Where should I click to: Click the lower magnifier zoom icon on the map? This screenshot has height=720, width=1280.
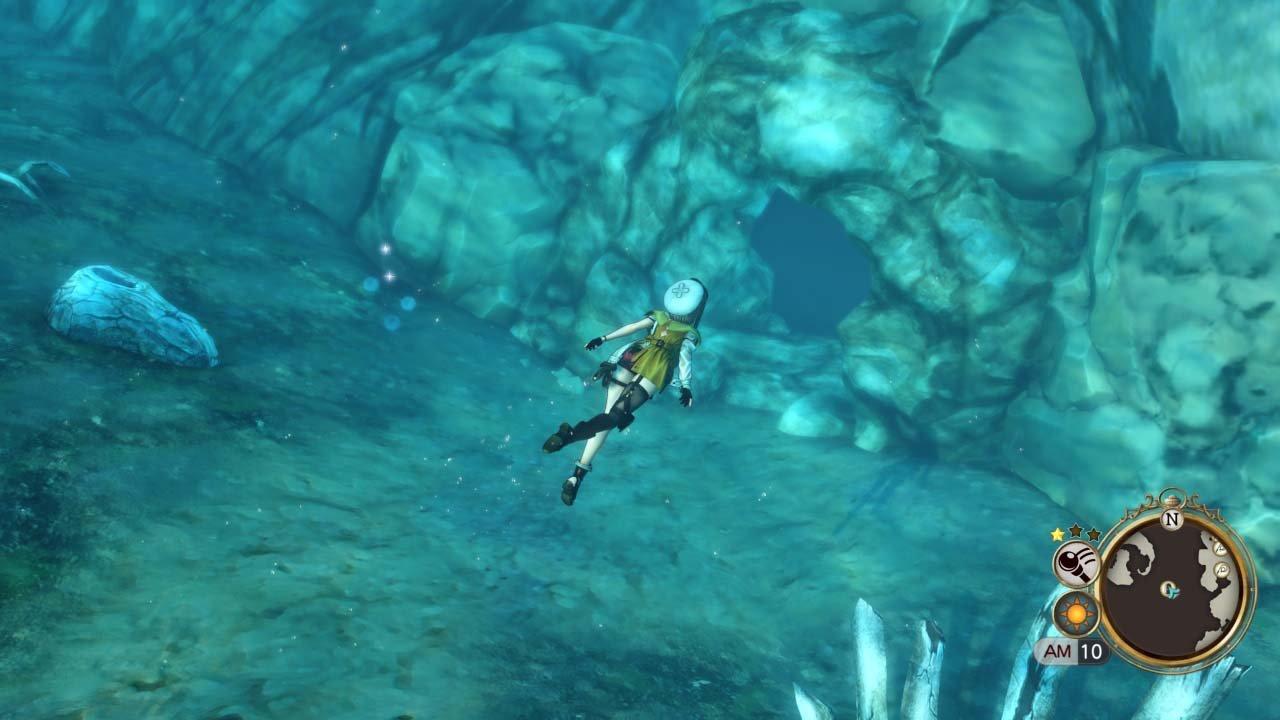1224,568
